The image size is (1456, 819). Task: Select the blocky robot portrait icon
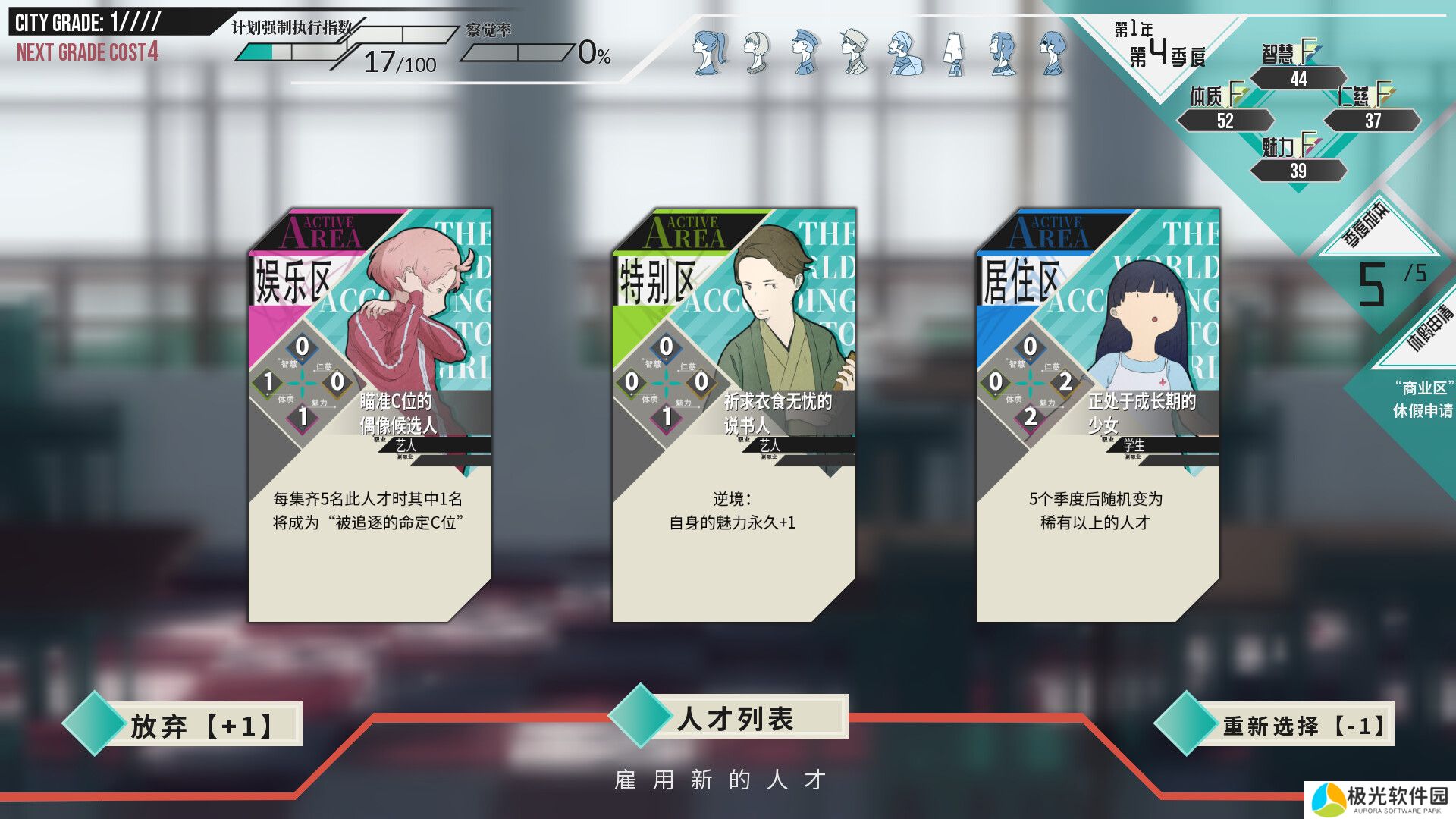click(954, 54)
